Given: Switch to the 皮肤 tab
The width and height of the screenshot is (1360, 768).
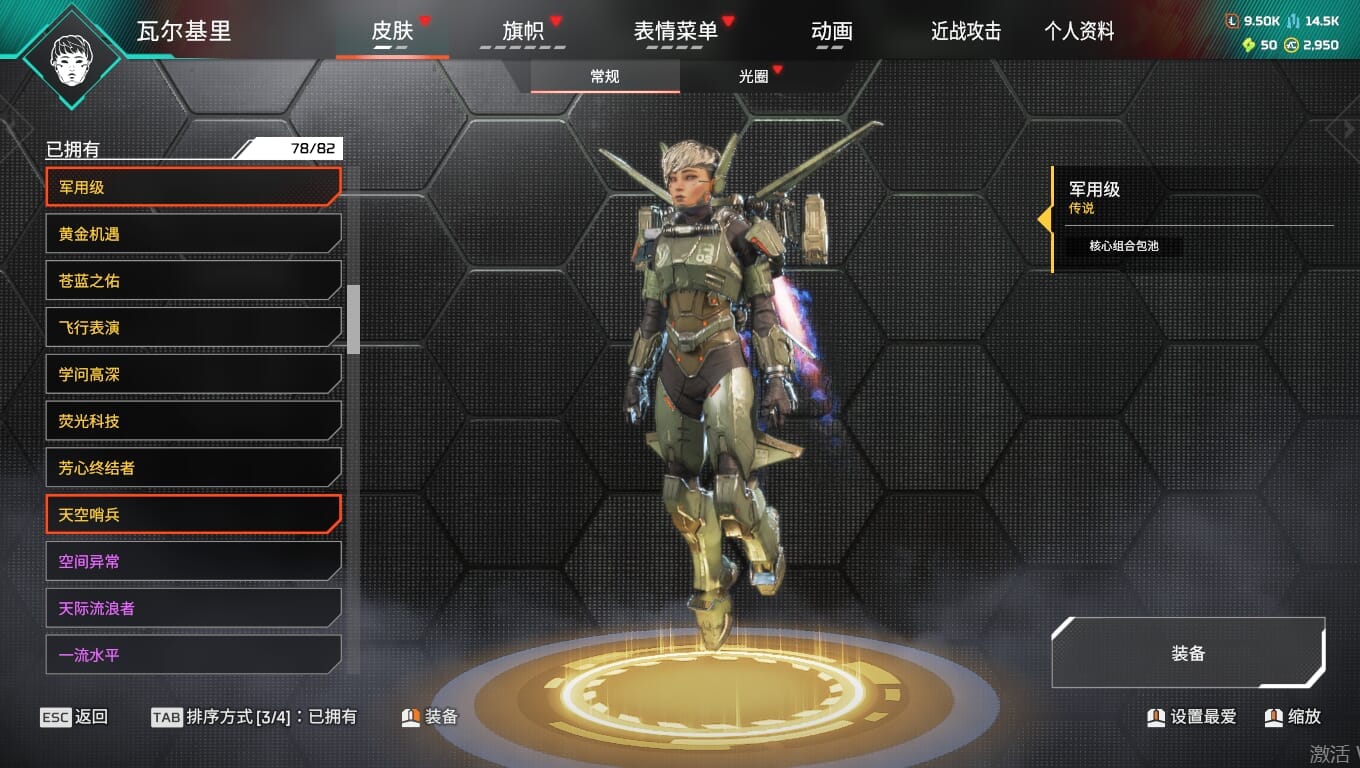Looking at the screenshot, I should pos(392,32).
